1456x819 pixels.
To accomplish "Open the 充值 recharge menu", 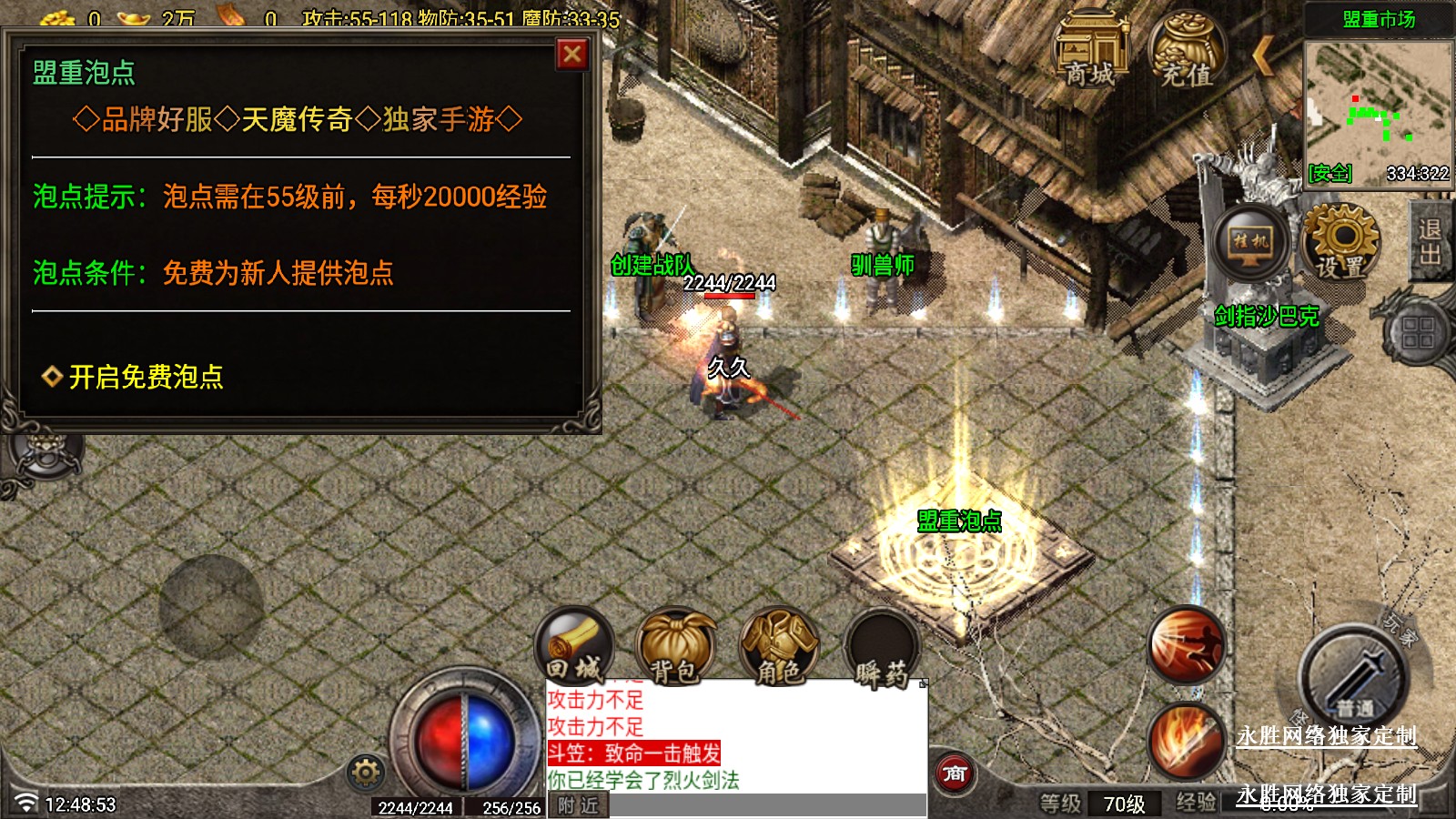I will pos(1187,50).
